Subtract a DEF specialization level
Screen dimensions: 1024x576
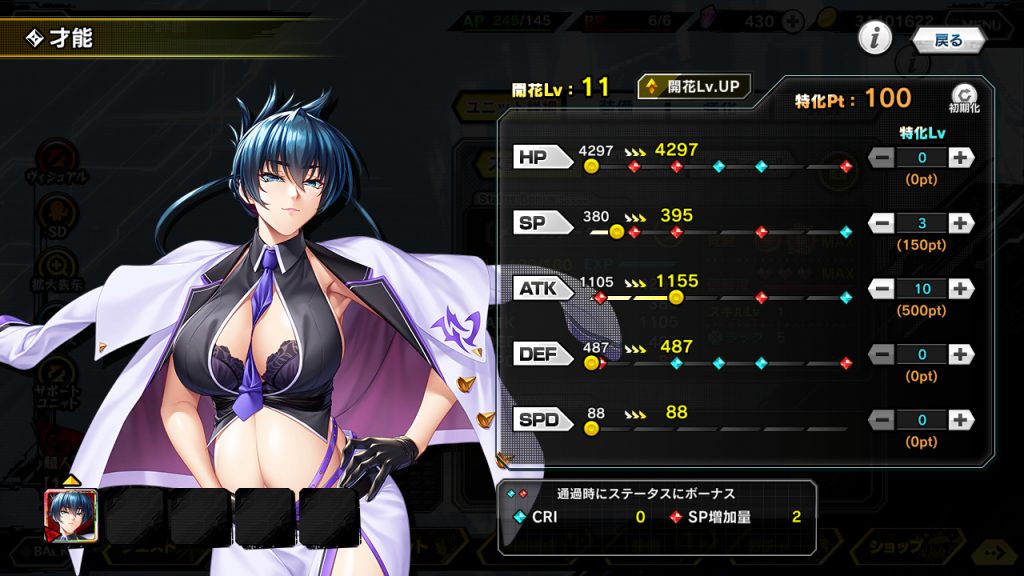tap(882, 354)
